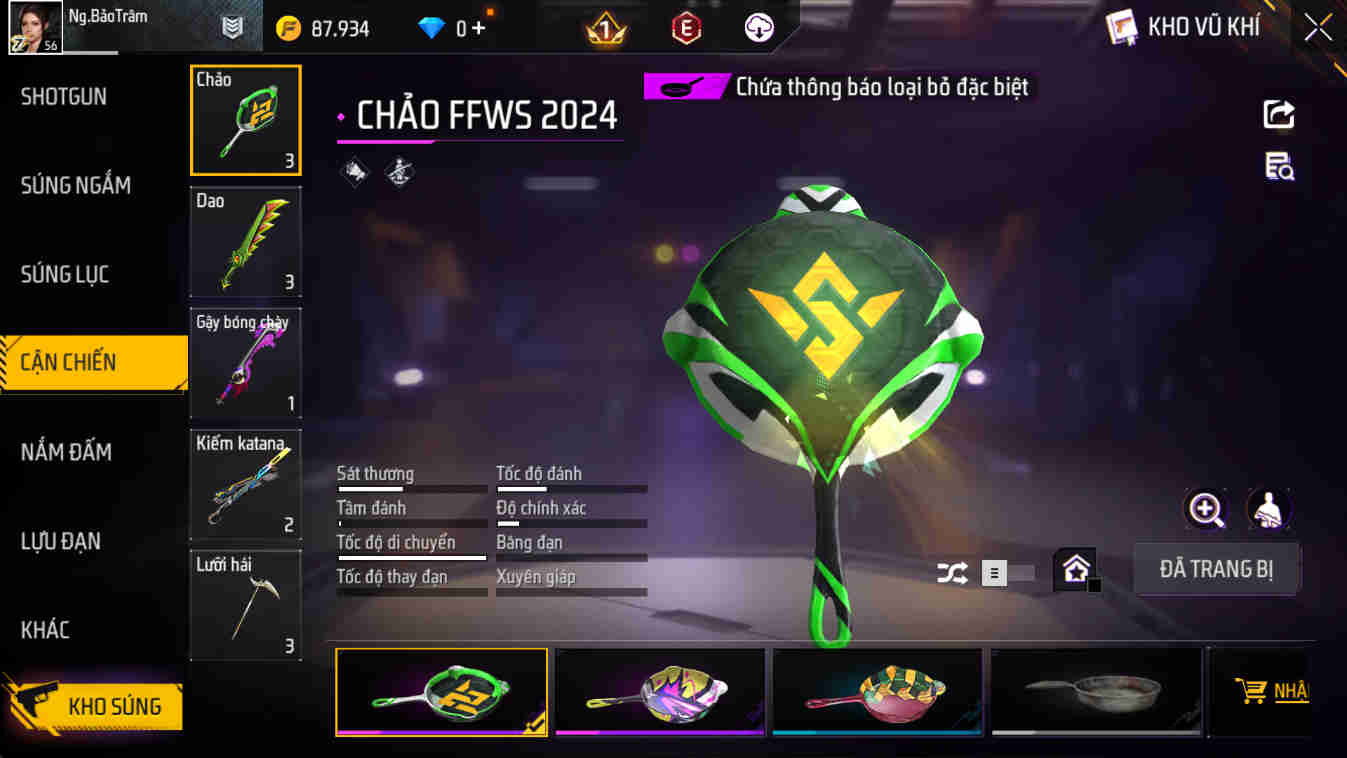1347x758 pixels.
Task: Open the cloud download icon in top bar
Action: [x=757, y=26]
